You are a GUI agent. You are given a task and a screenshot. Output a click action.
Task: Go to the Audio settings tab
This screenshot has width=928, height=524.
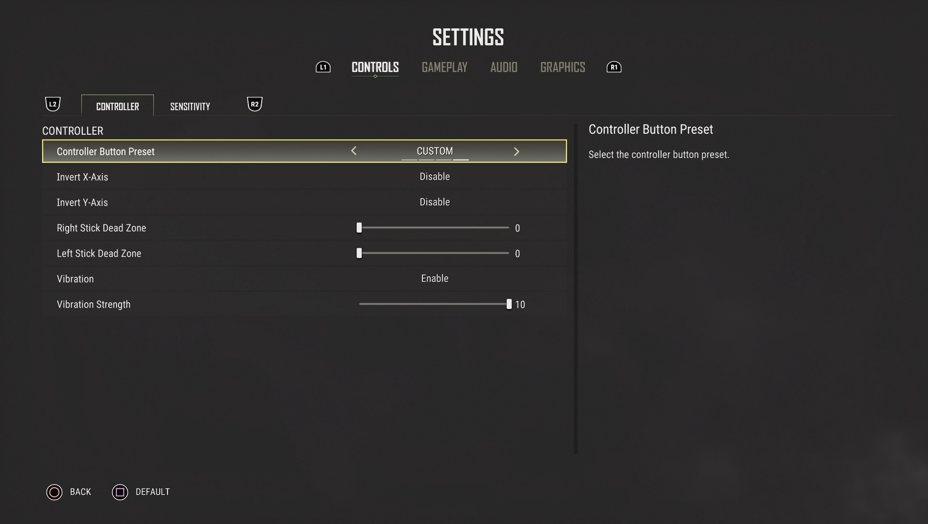503,67
